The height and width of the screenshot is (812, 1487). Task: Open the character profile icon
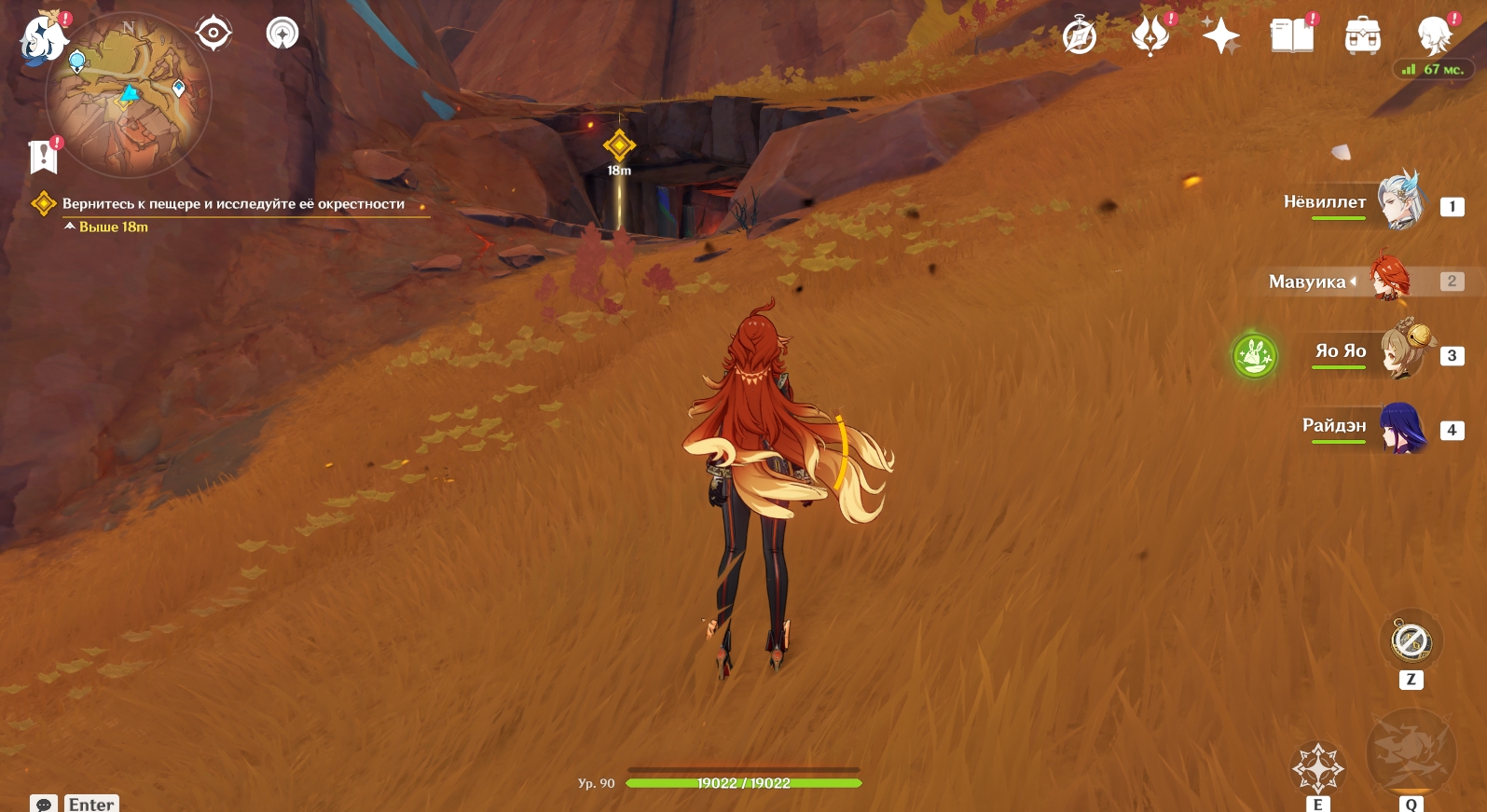1433,36
